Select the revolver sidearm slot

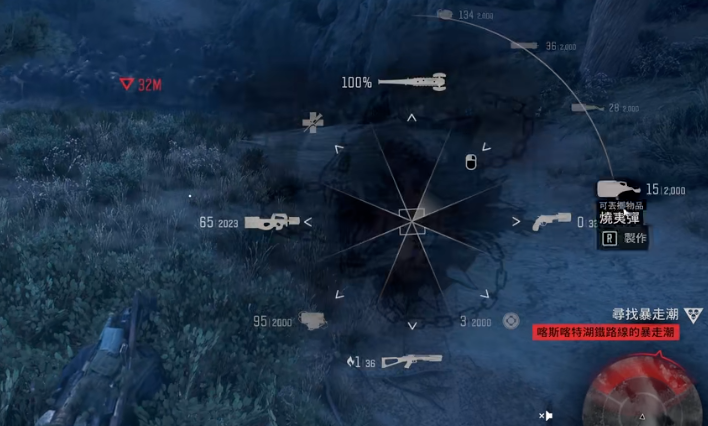(552, 220)
